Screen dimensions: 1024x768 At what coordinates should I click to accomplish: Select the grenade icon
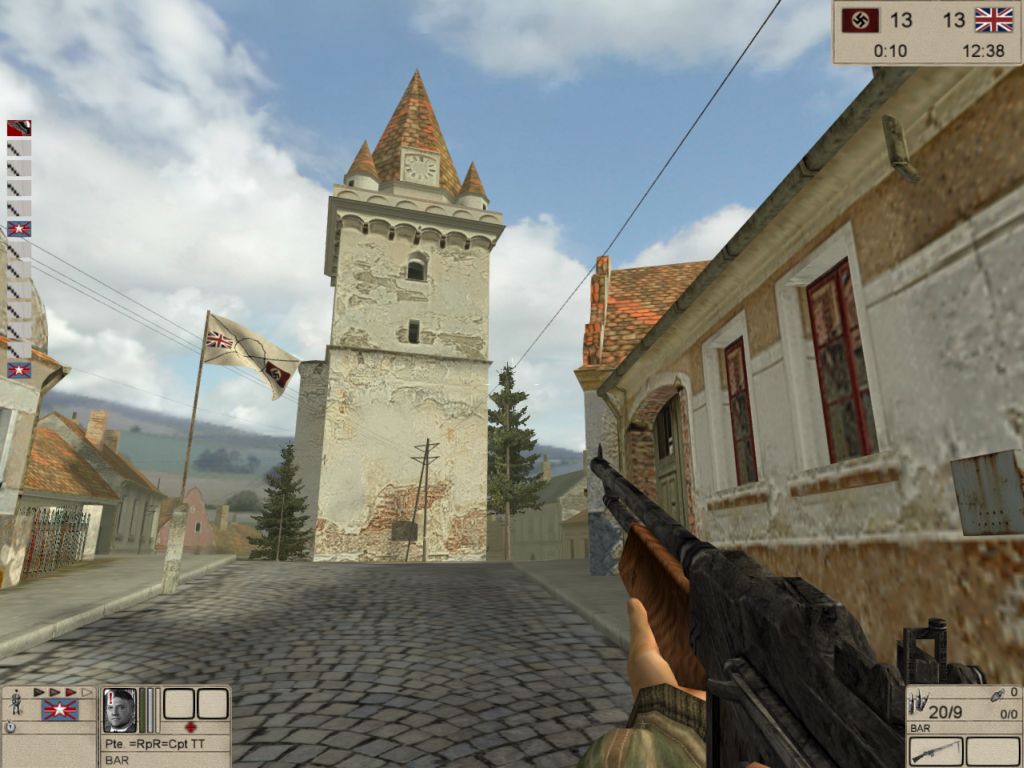[999, 693]
